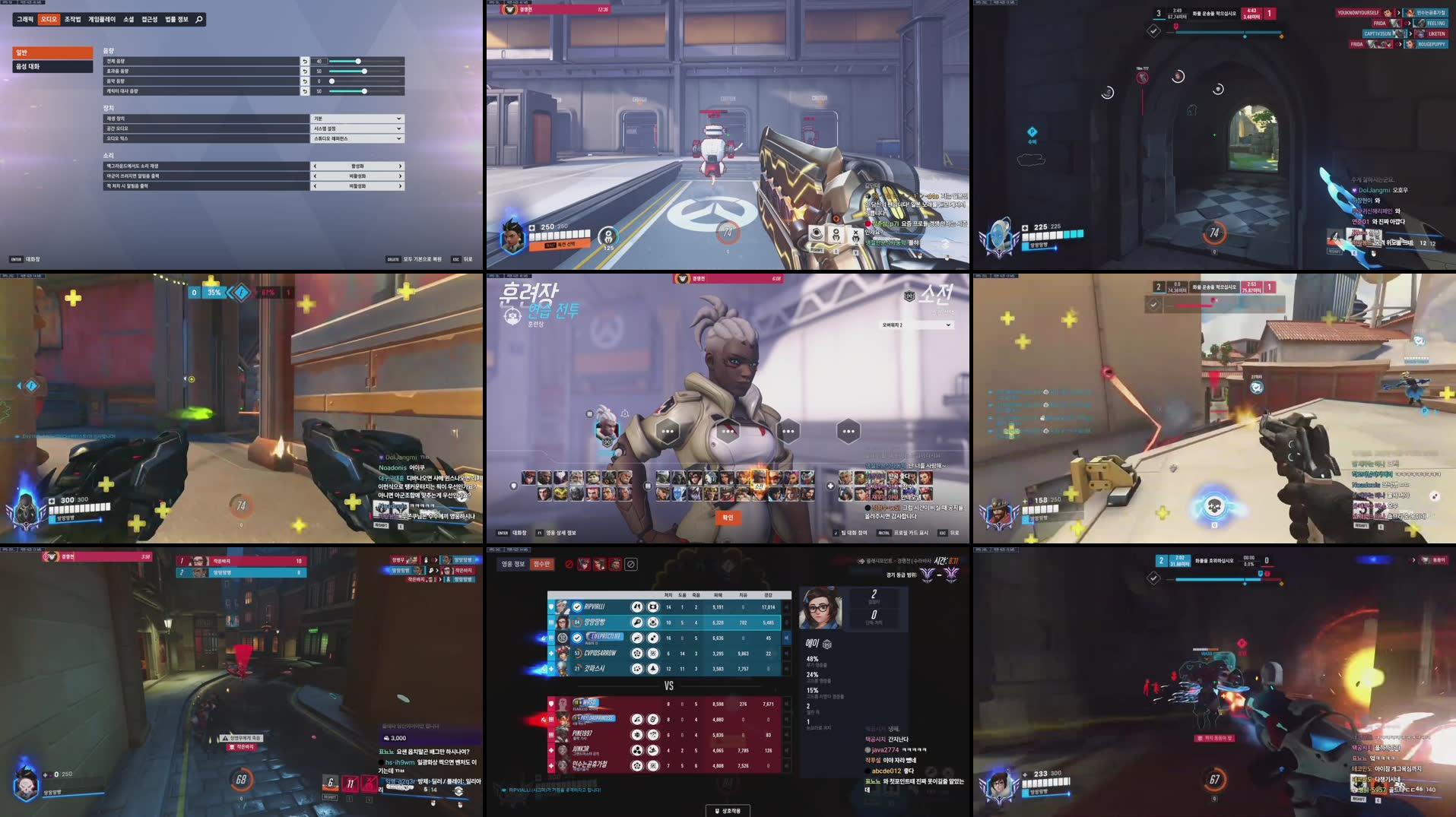This screenshot has width=1456, height=817.
Task: Click the damage role icon in the hero grid
Action: click(x=647, y=485)
